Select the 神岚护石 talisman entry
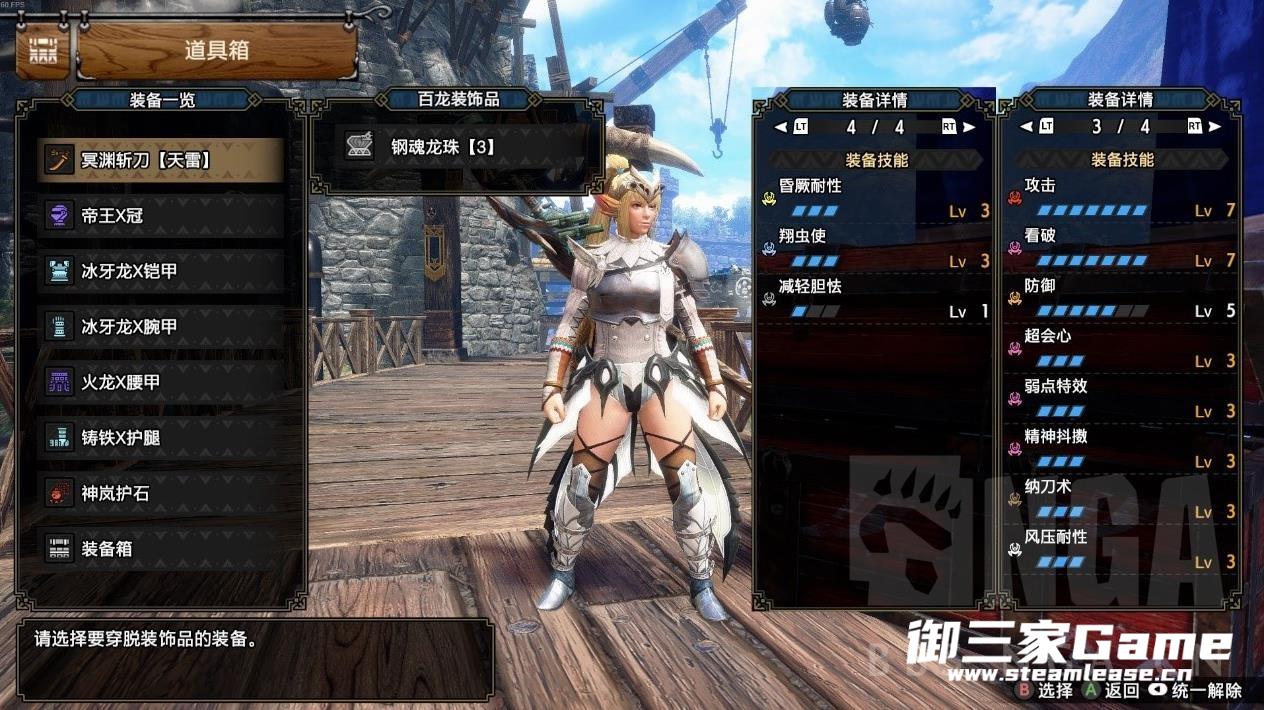This screenshot has width=1264, height=710. pyautogui.click(x=160, y=493)
